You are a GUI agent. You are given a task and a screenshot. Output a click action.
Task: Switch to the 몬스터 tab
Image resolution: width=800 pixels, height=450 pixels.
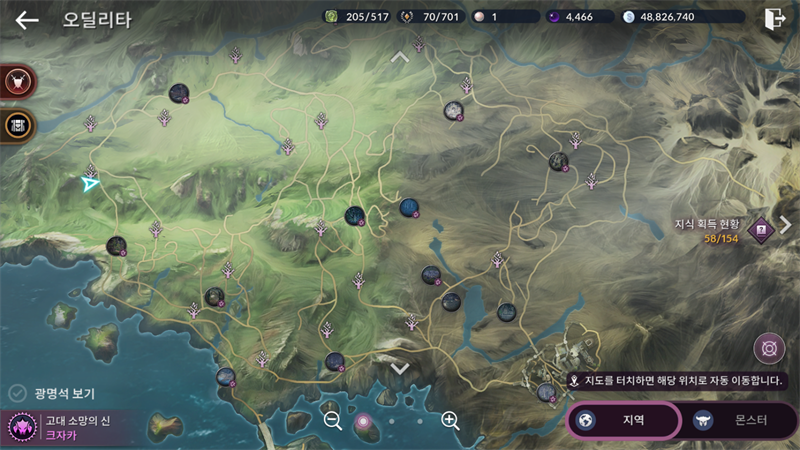point(737,420)
